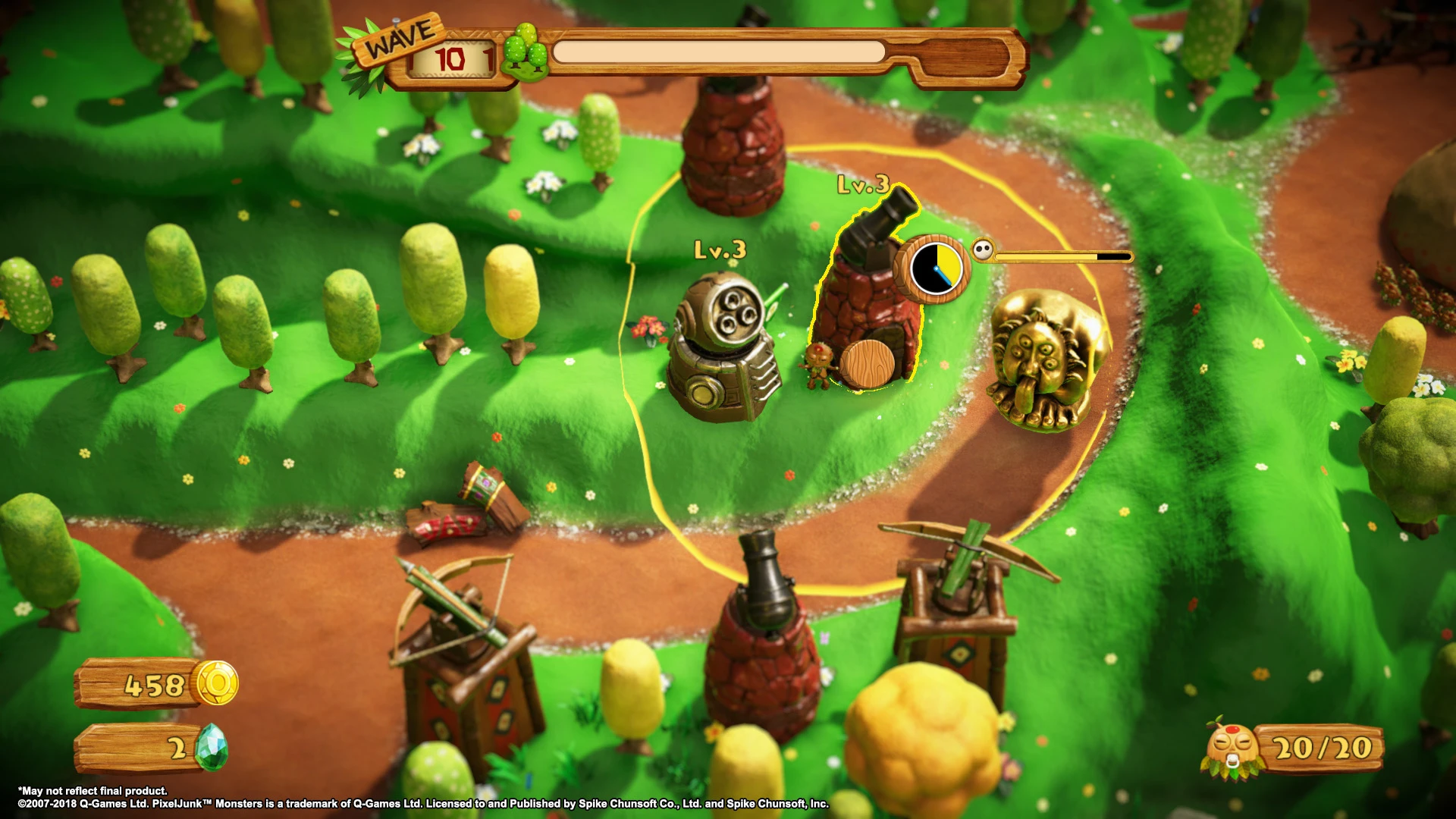Select the highlighted Lv.3 cannon tower
This screenshot has height=819, width=1456.
click(872, 303)
